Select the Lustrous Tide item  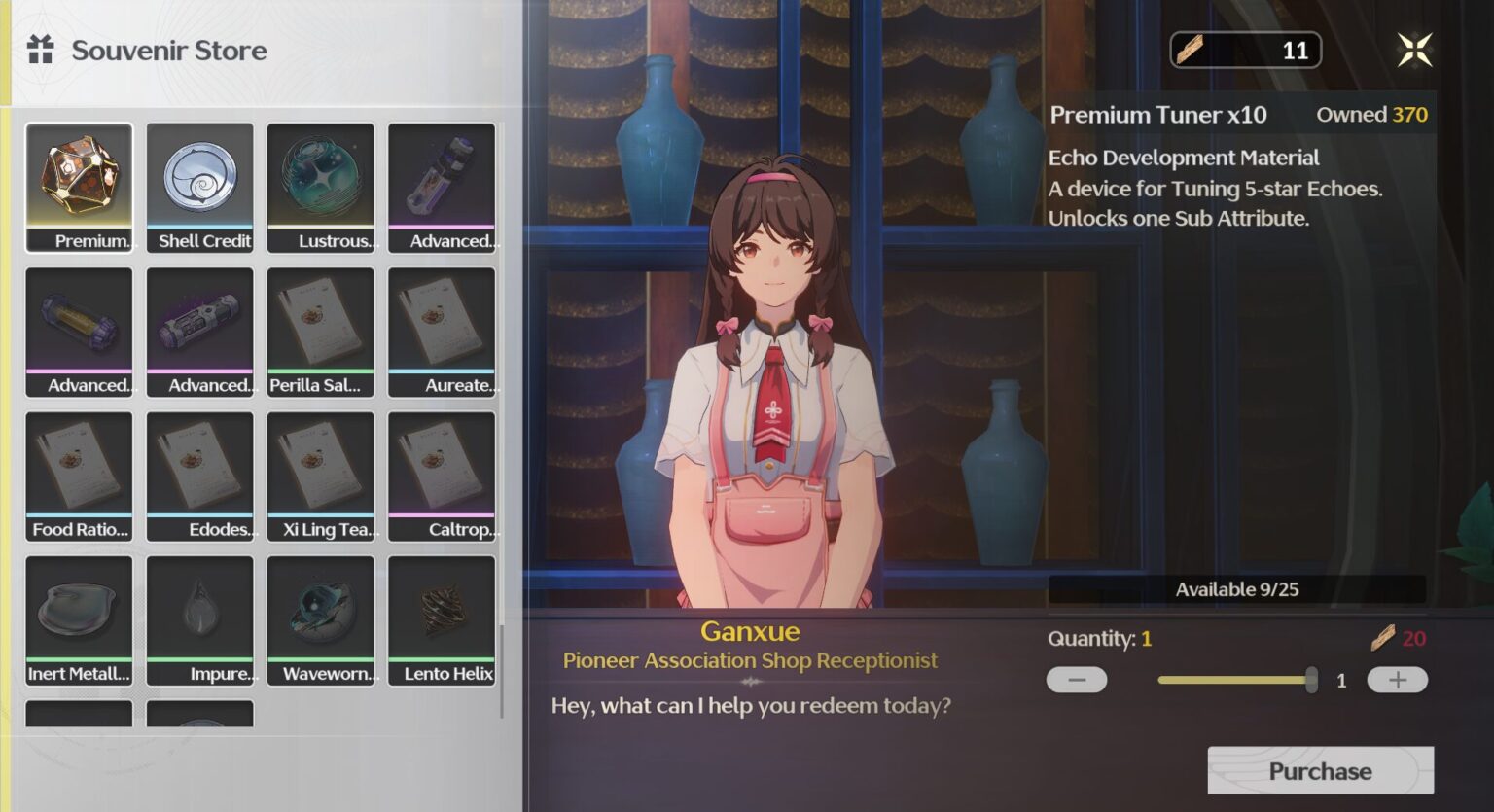(321, 187)
